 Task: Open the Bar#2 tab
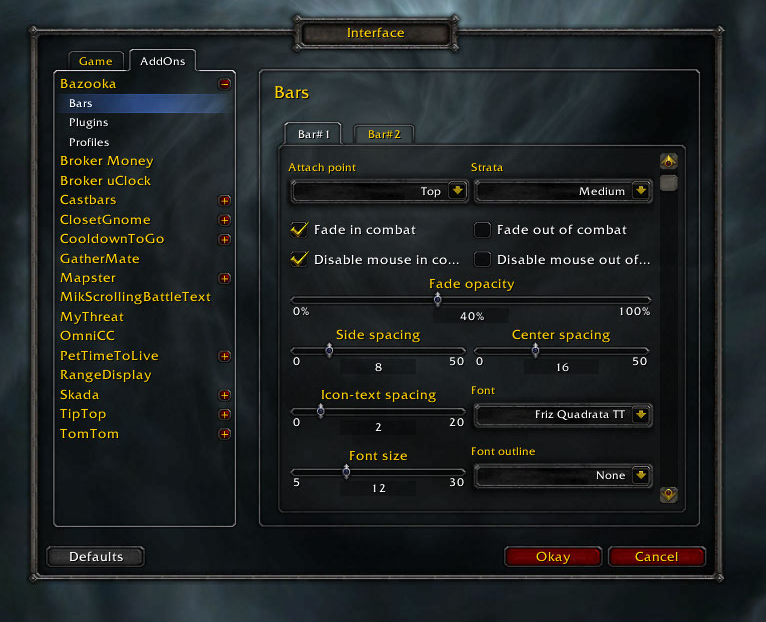point(383,134)
